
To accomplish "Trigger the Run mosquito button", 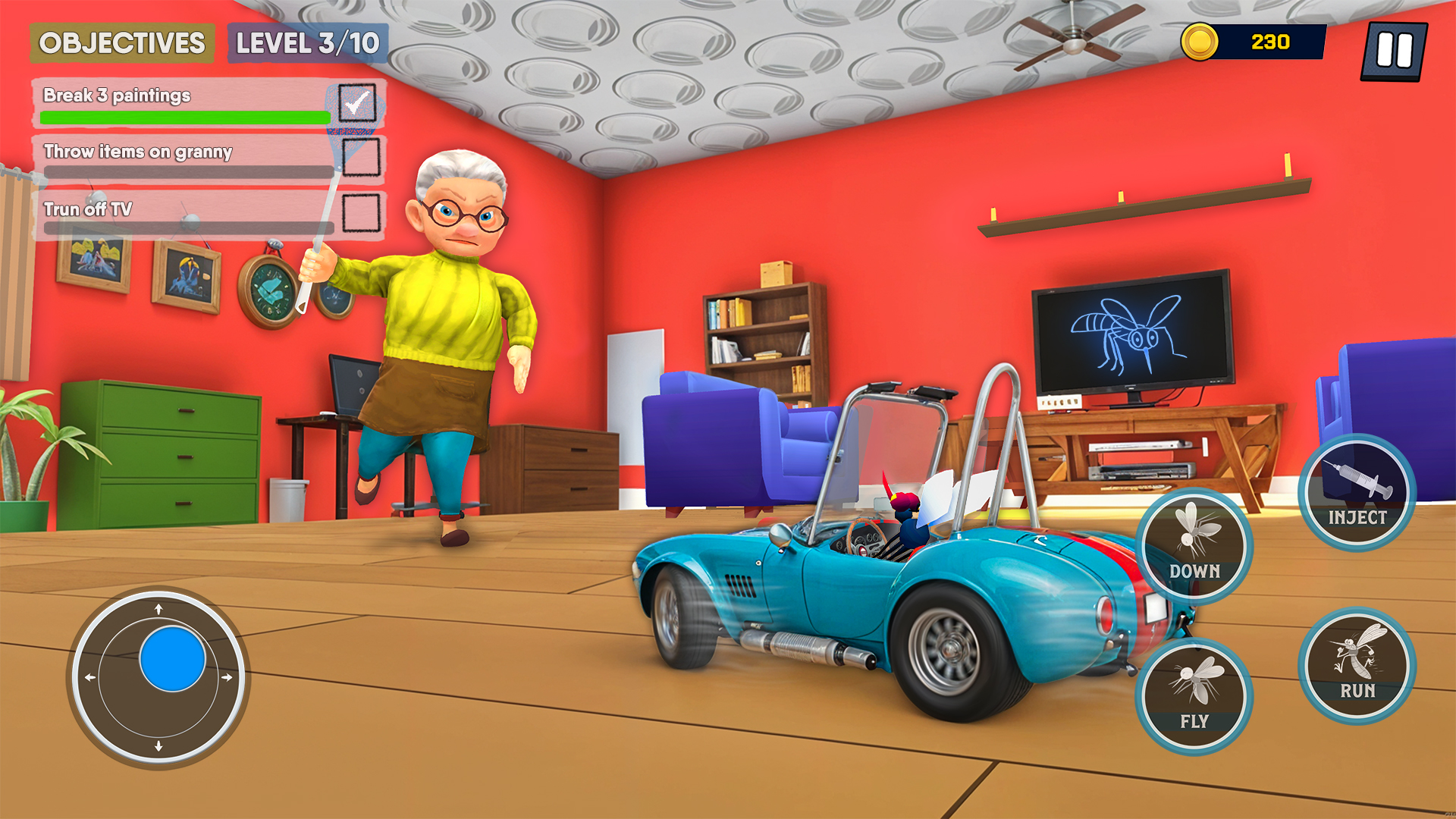I will (x=1357, y=666).
